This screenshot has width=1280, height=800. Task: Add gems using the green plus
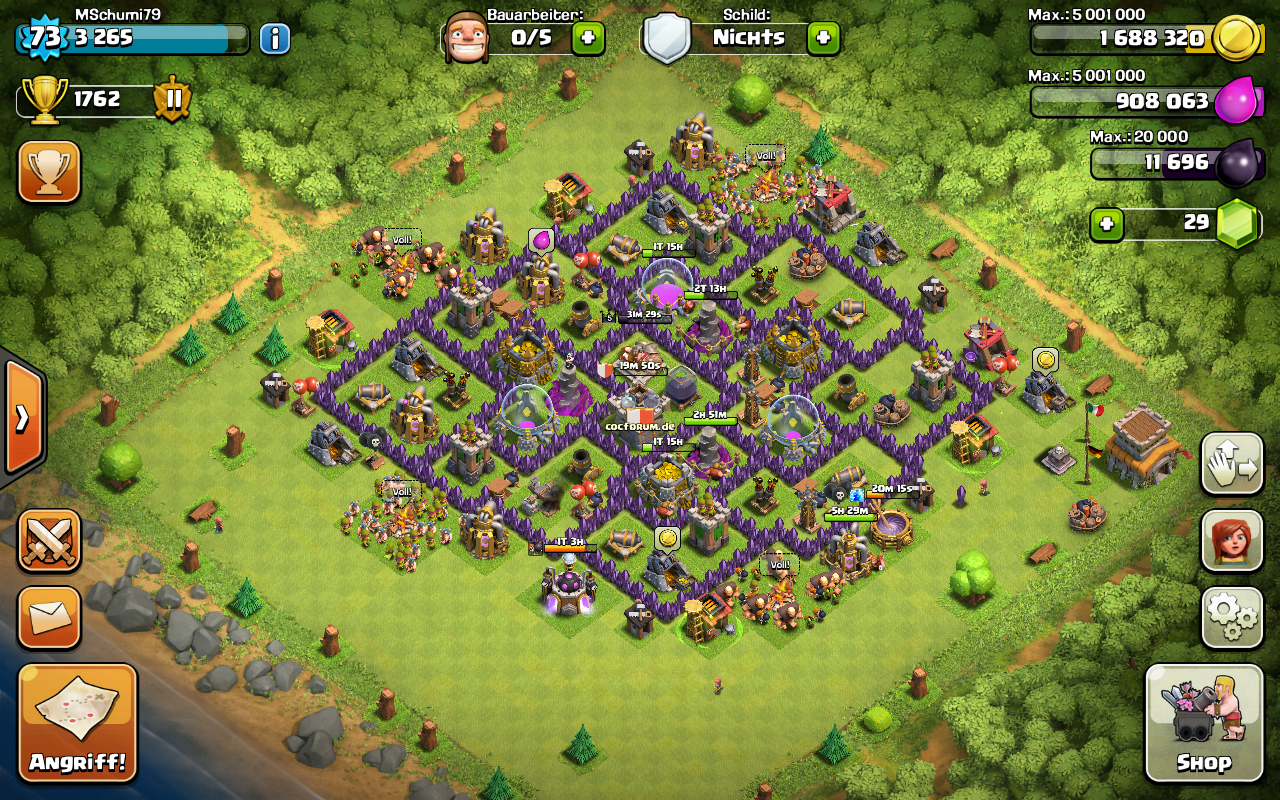coord(1107,224)
